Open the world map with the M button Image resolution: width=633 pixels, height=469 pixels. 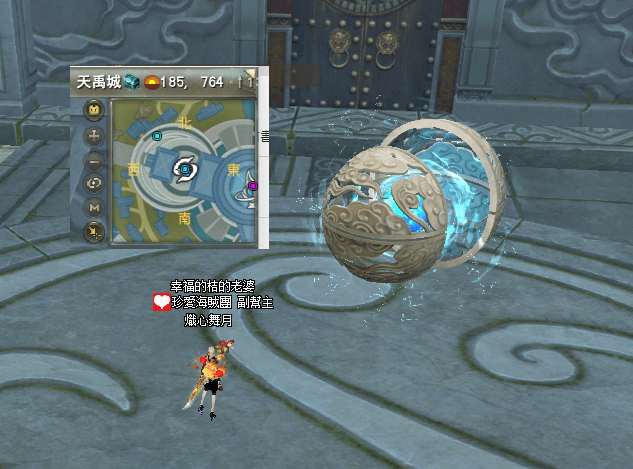(94, 207)
